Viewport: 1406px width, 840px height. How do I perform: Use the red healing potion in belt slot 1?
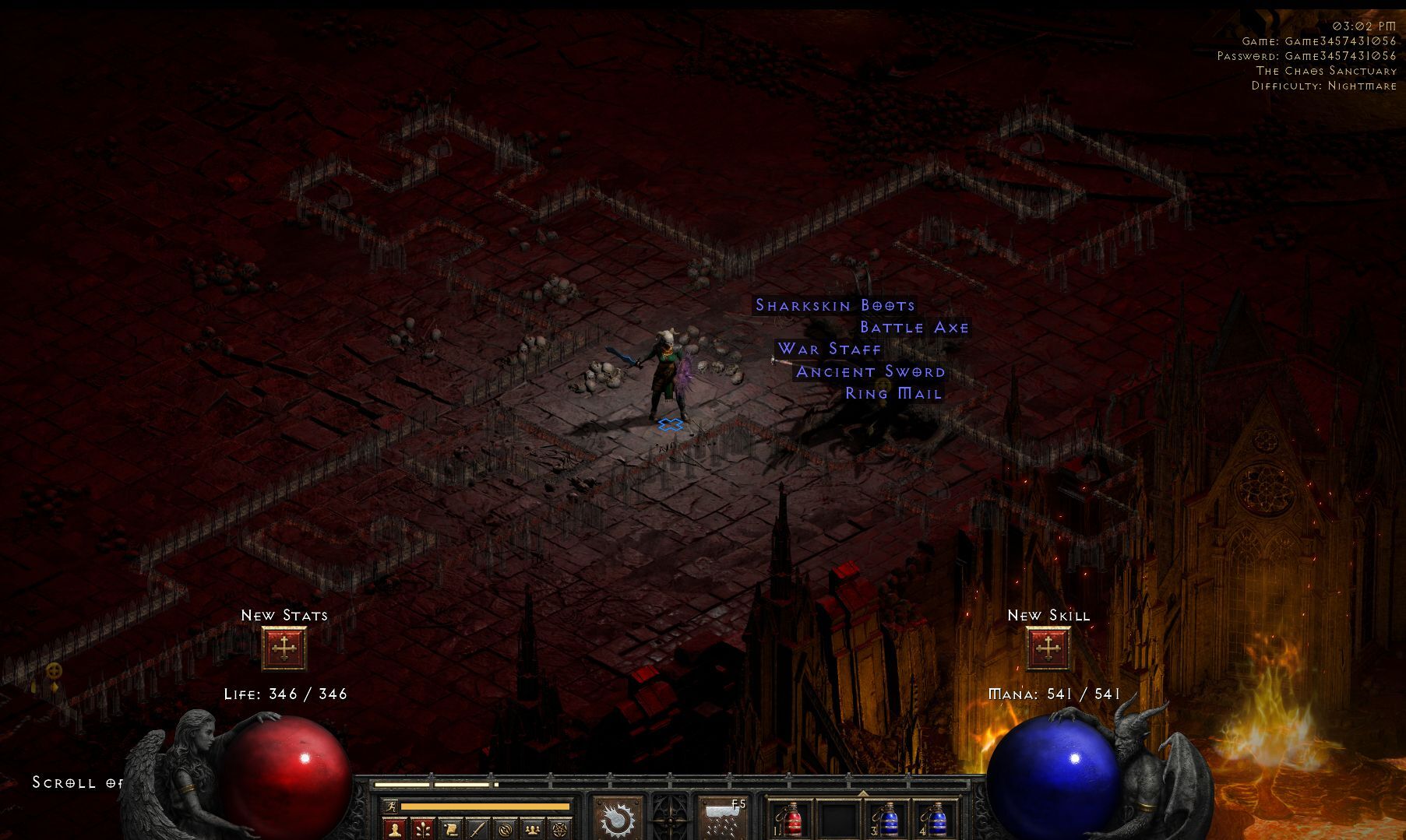click(x=791, y=819)
